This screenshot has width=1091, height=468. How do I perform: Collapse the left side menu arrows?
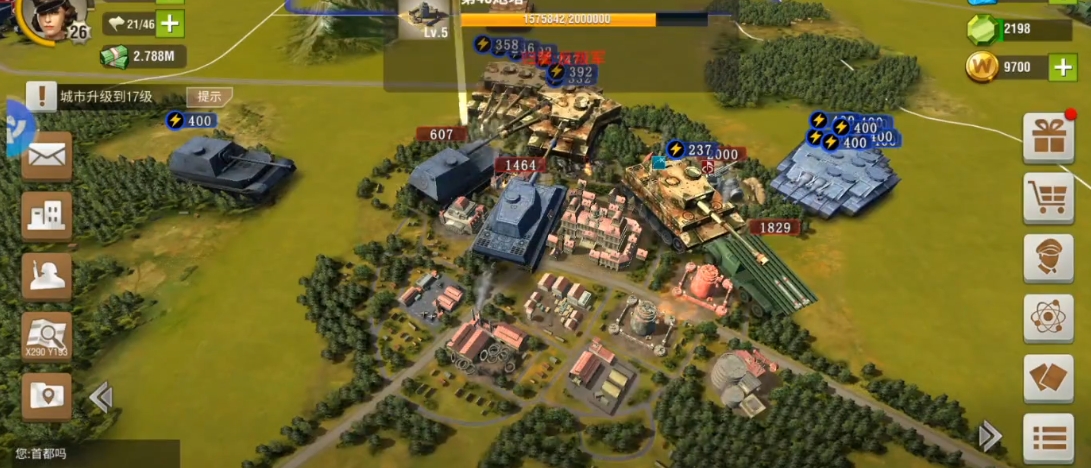click(100, 398)
